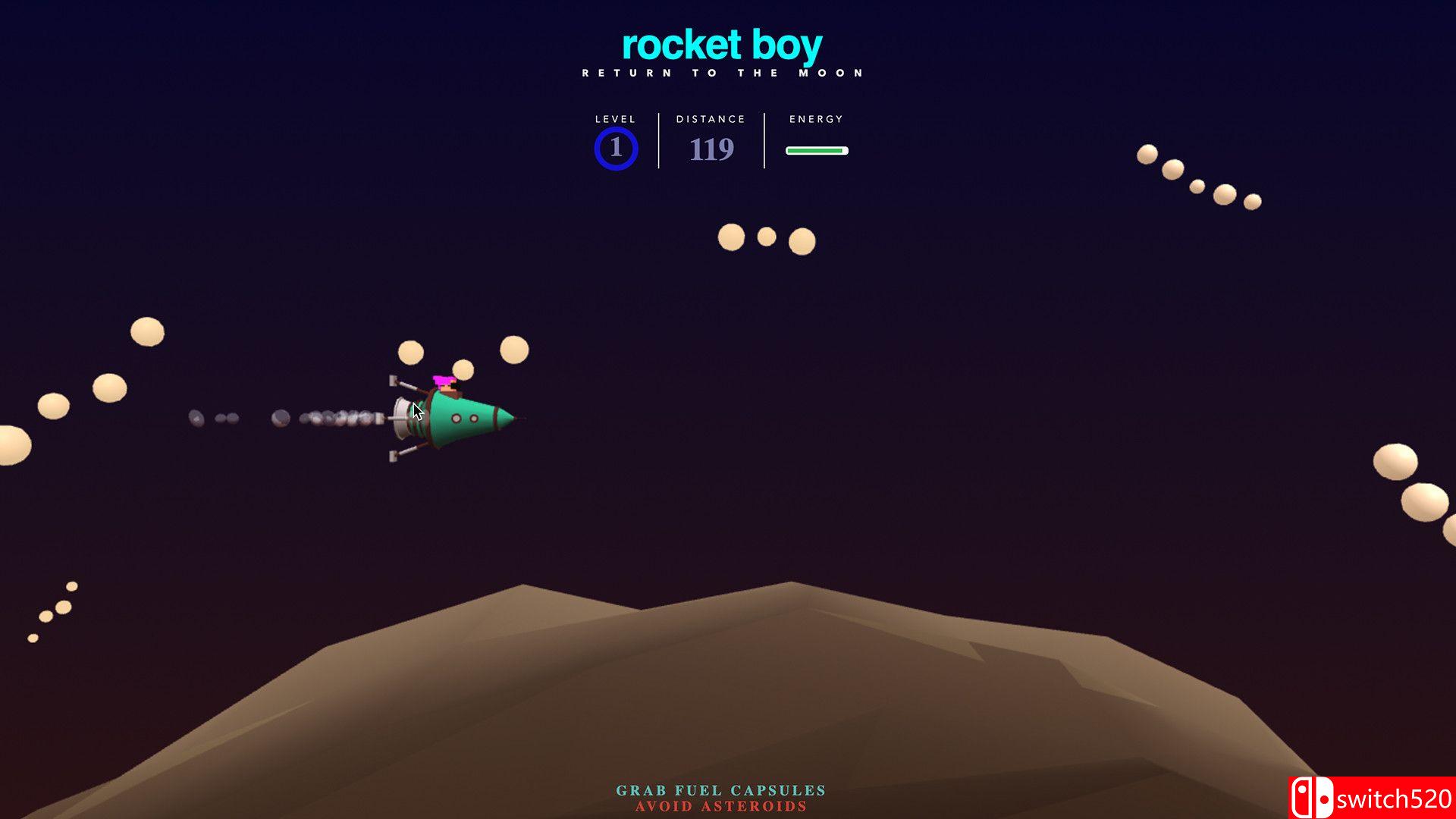Click the divider line between DISTANCE and ENERGY
This screenshot has height=819, width=1456.
click(x=763, y=140)
